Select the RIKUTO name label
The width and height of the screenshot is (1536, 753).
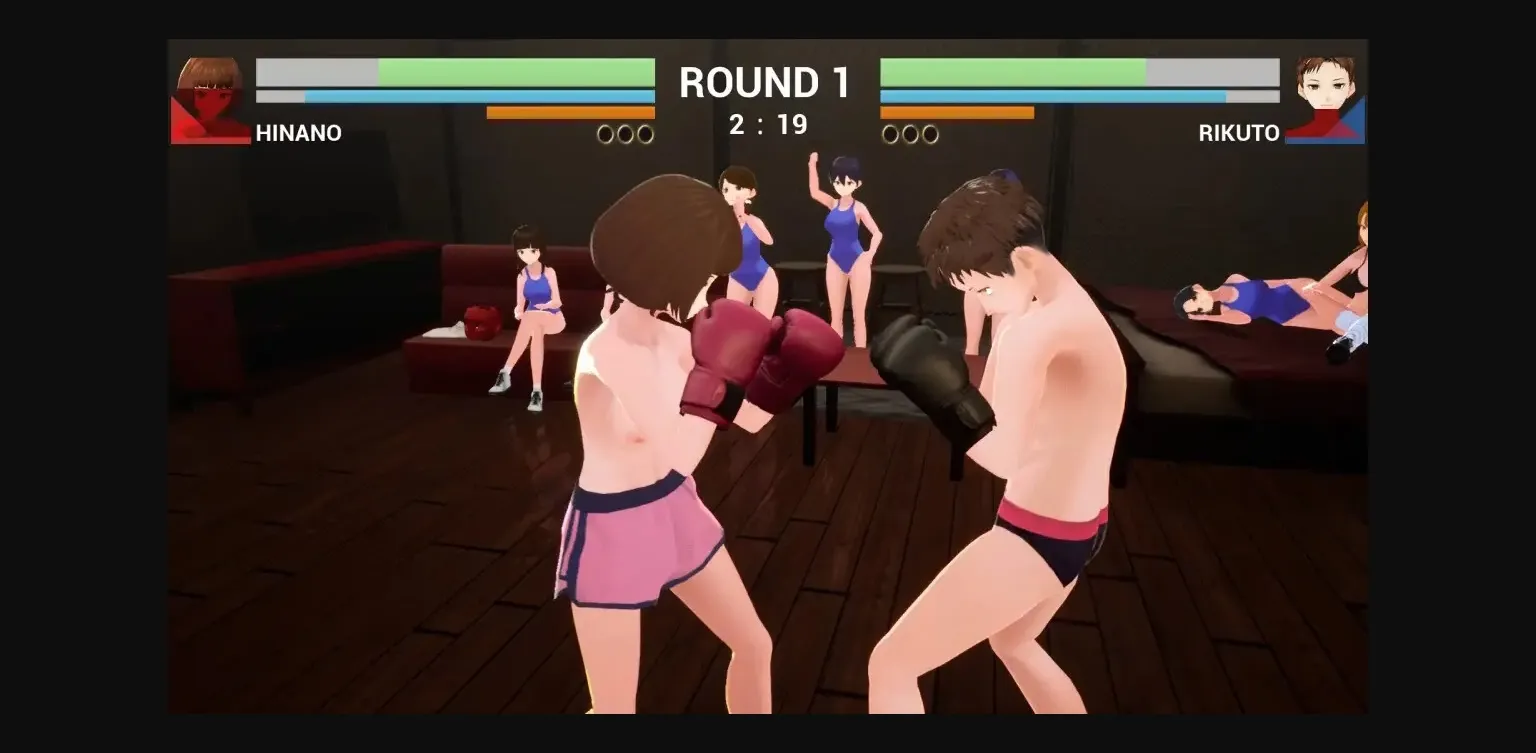pyautogui.click(x=1240, y=133)
